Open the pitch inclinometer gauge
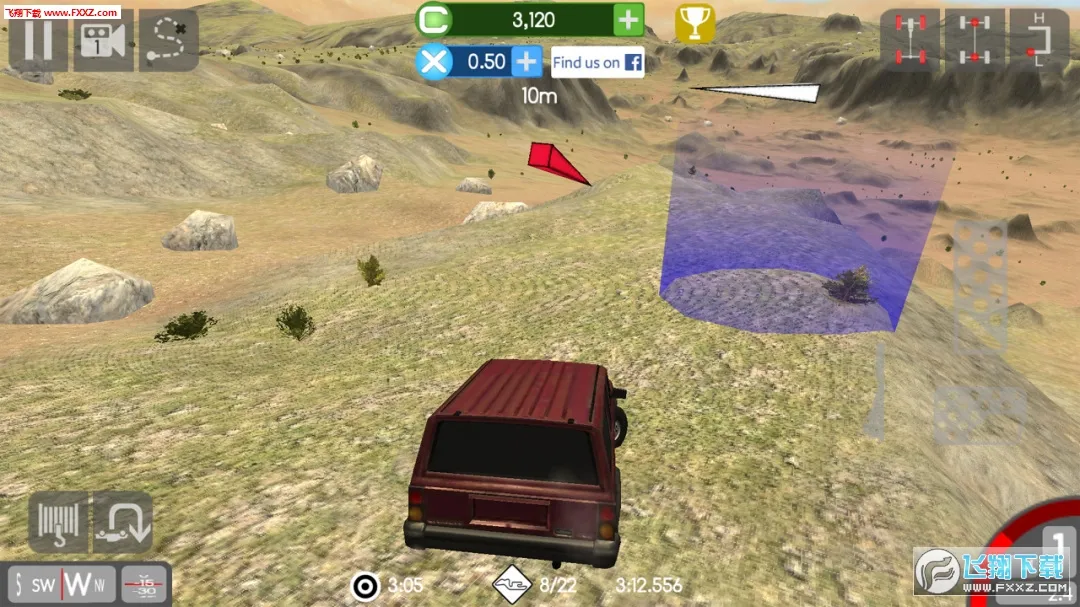 pyautogui.click(x=145, y=584)
